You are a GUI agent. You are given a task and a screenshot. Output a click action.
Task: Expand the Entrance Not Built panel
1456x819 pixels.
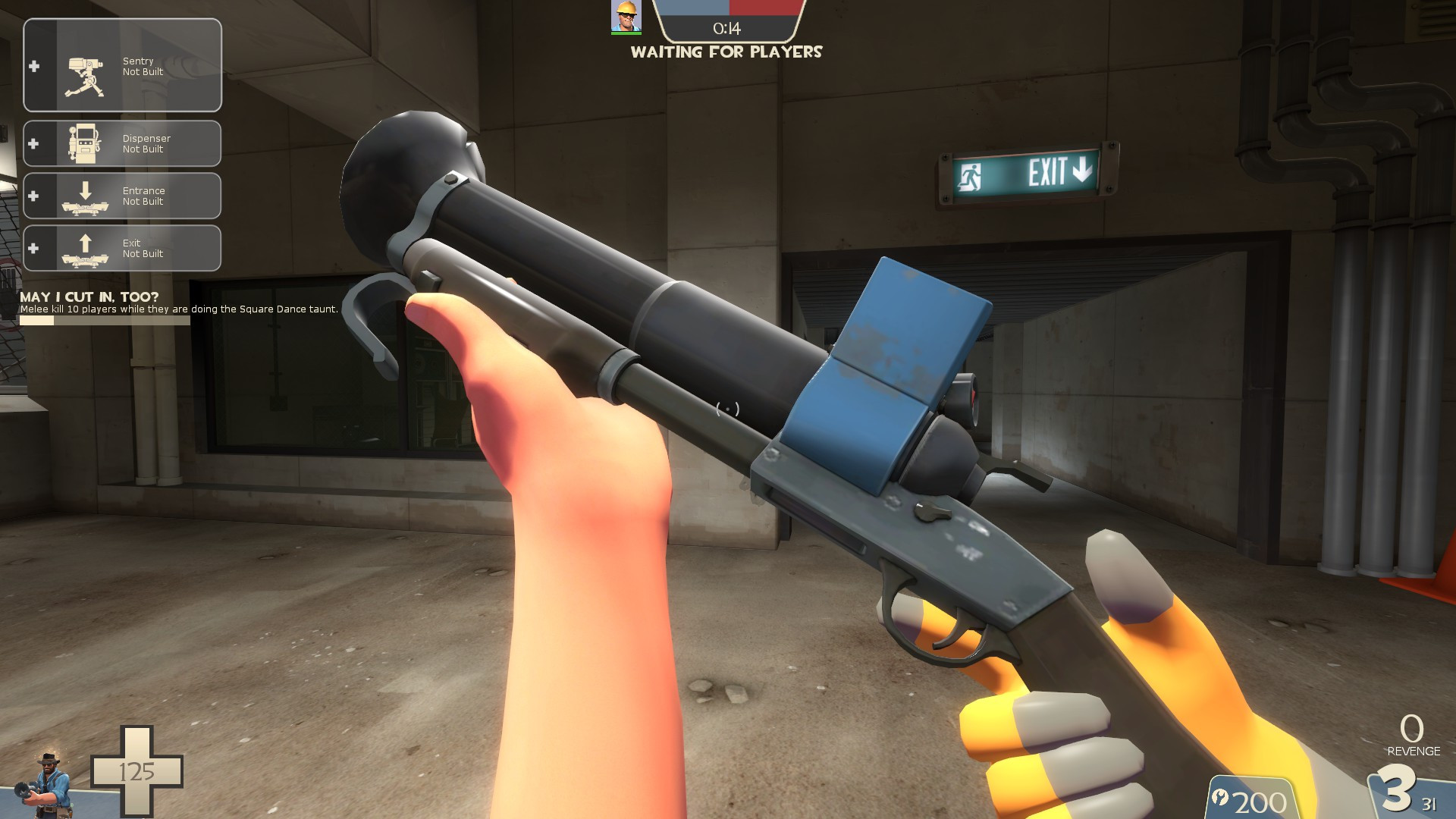tap(121, 196)
